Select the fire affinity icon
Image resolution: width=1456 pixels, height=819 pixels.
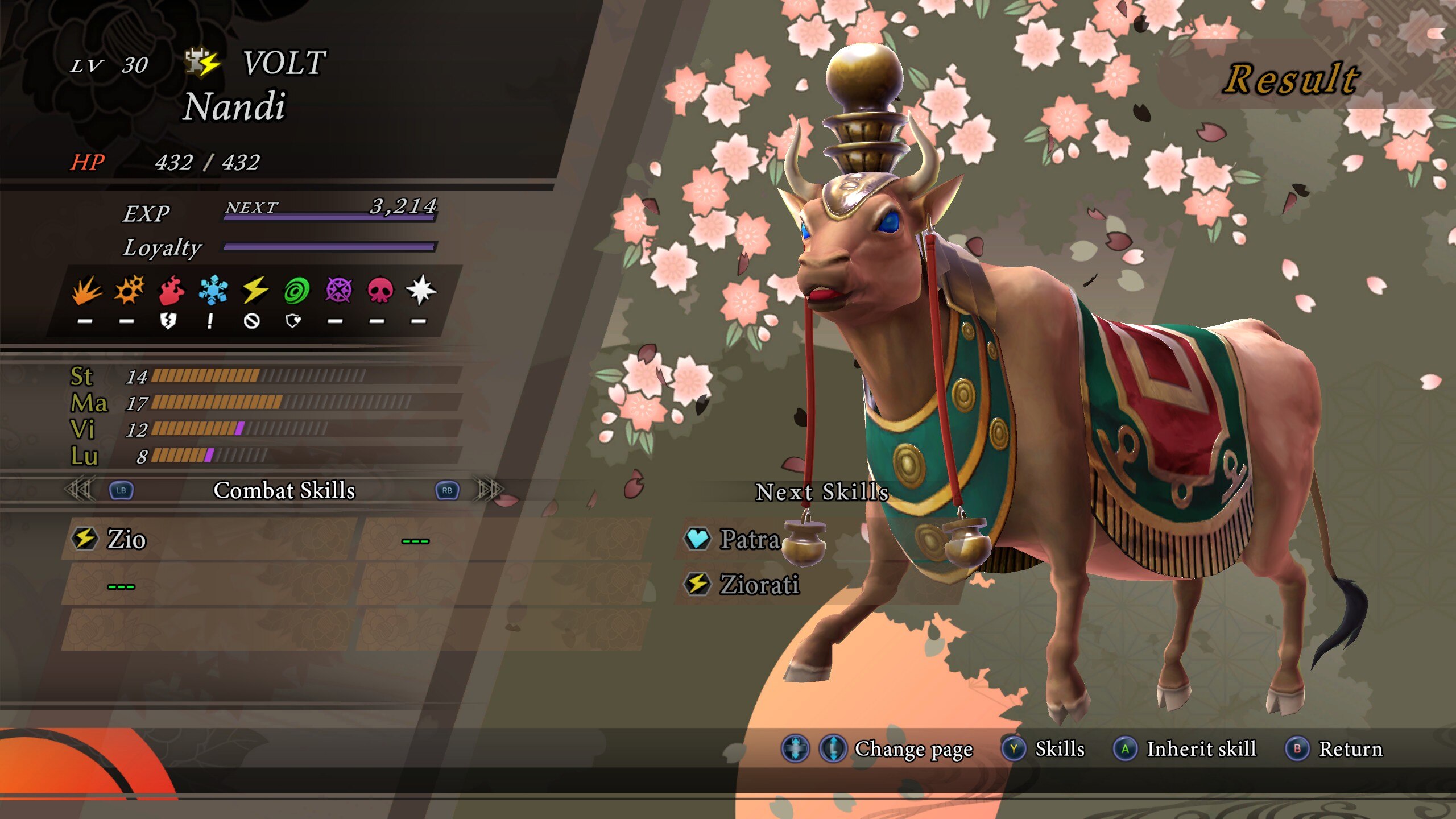171,290
